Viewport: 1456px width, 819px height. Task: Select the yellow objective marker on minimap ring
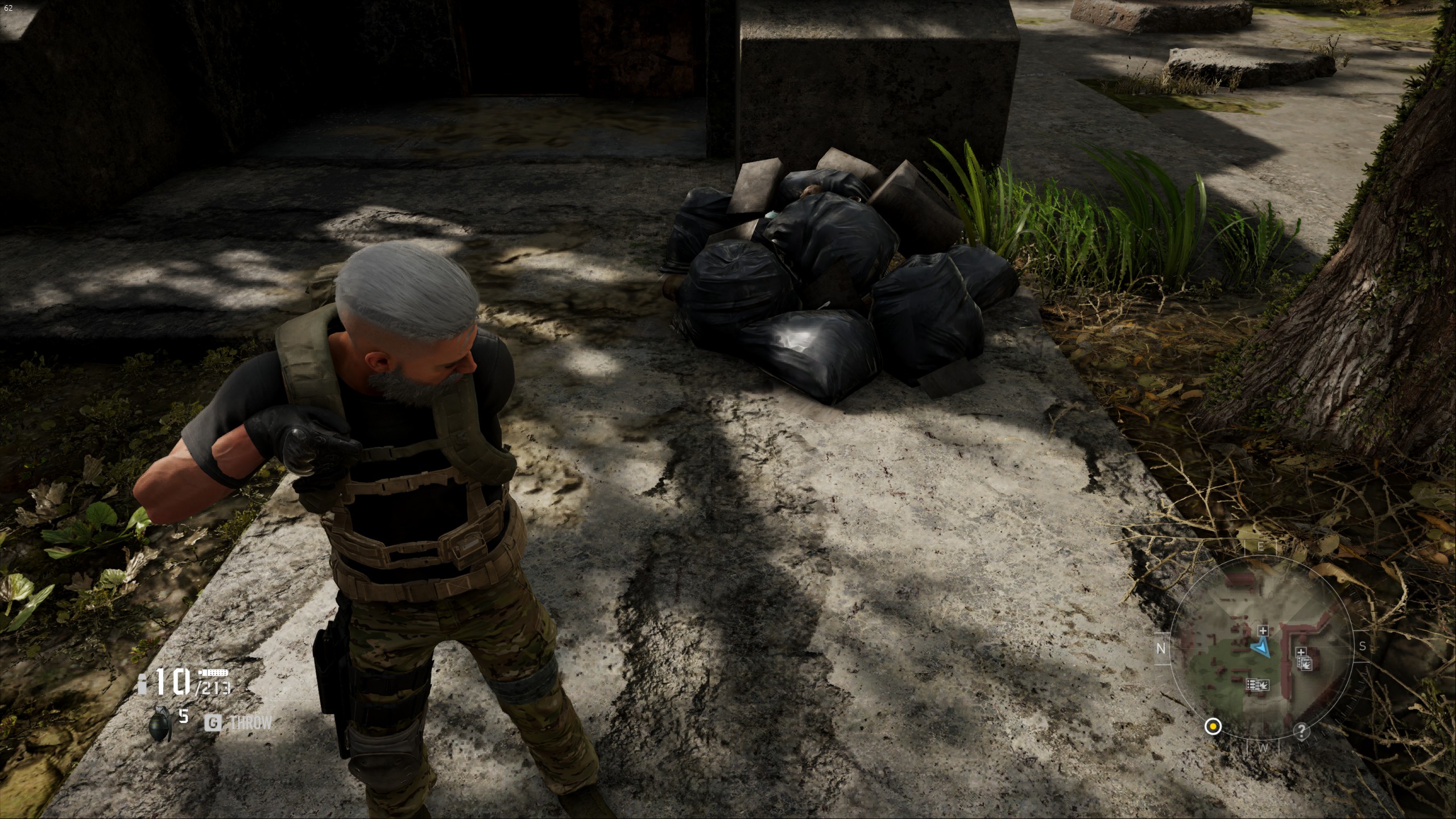[x=1213, y=726]
